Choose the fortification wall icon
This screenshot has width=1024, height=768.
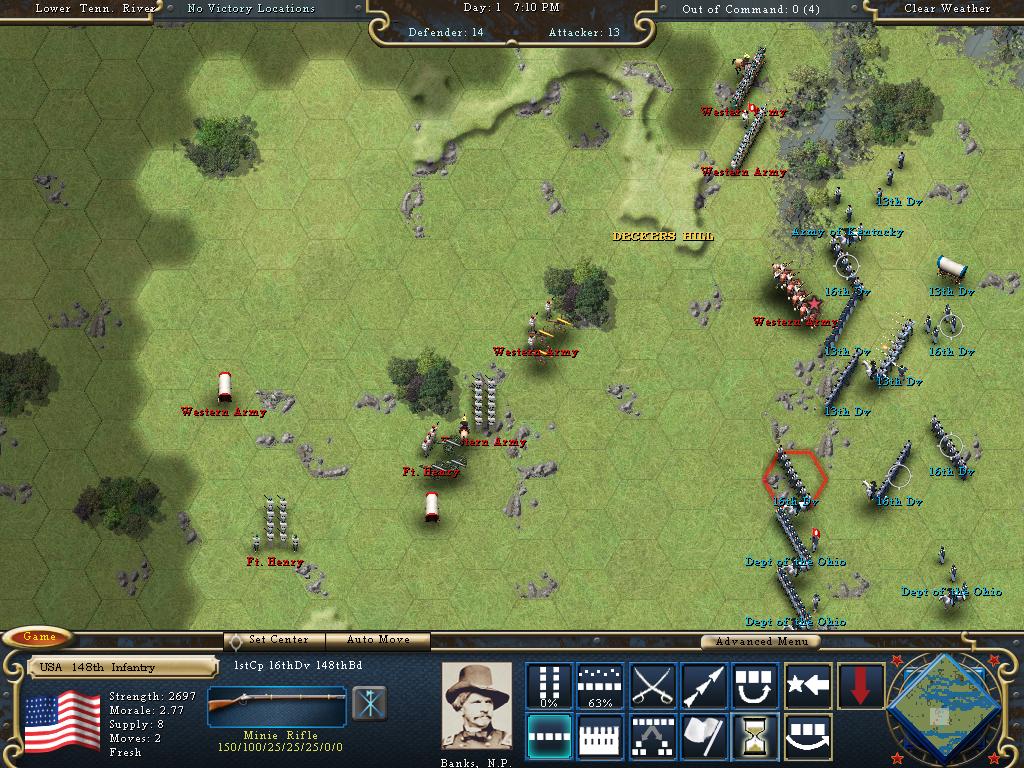[601, 736]
